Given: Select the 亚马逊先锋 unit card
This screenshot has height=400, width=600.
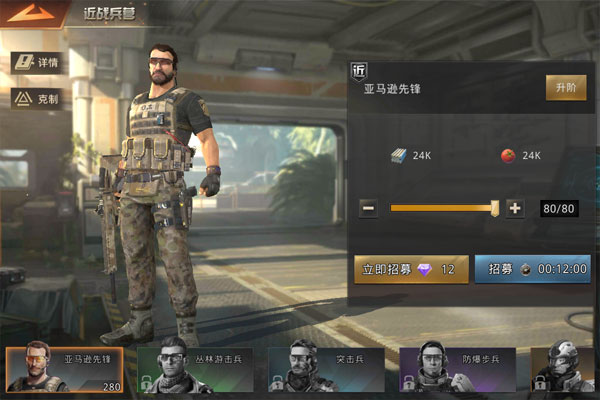Looking at the screenshot, I should tap(65, 370).
